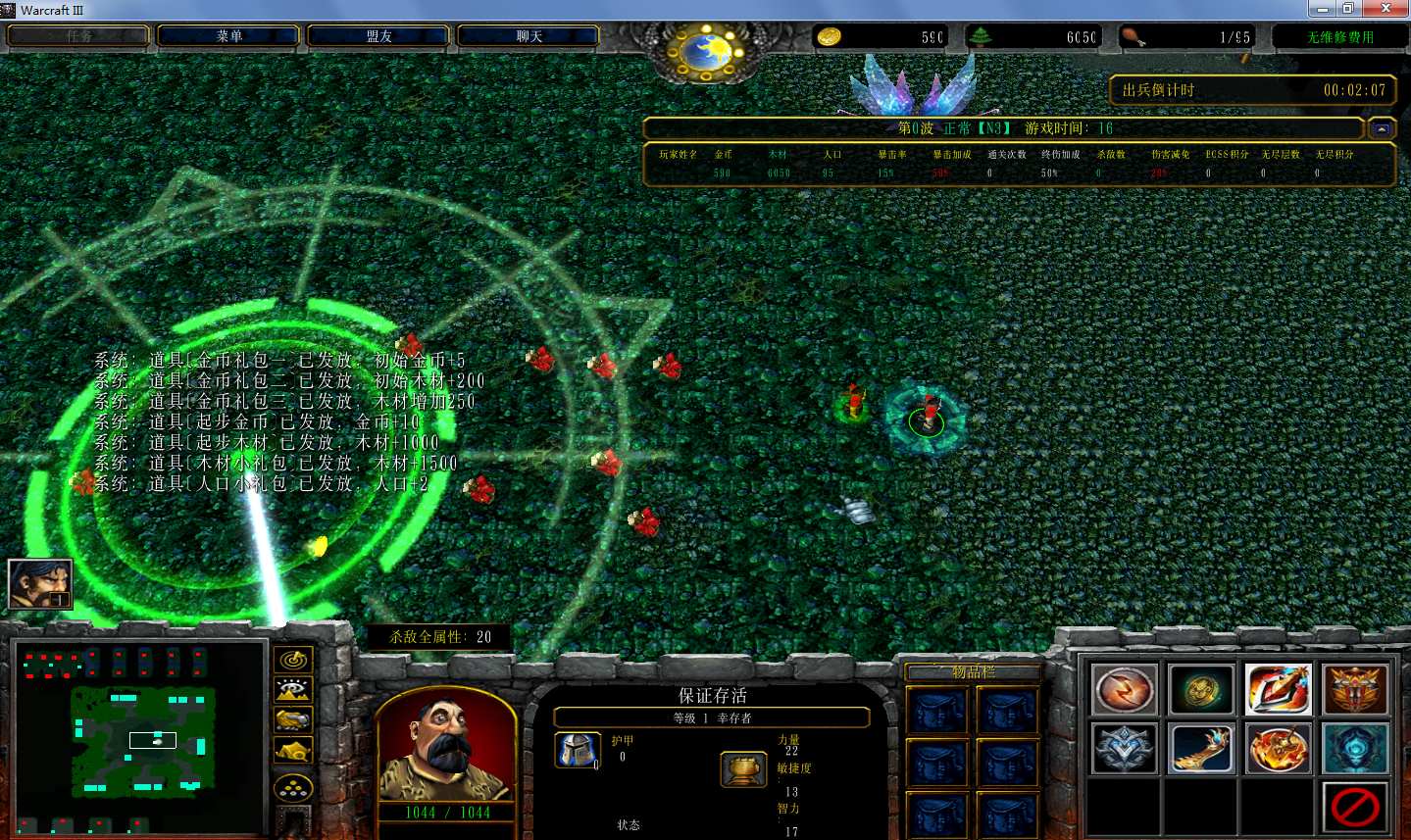Select the hero portrait icon above the minimap

tap(40, 583)
